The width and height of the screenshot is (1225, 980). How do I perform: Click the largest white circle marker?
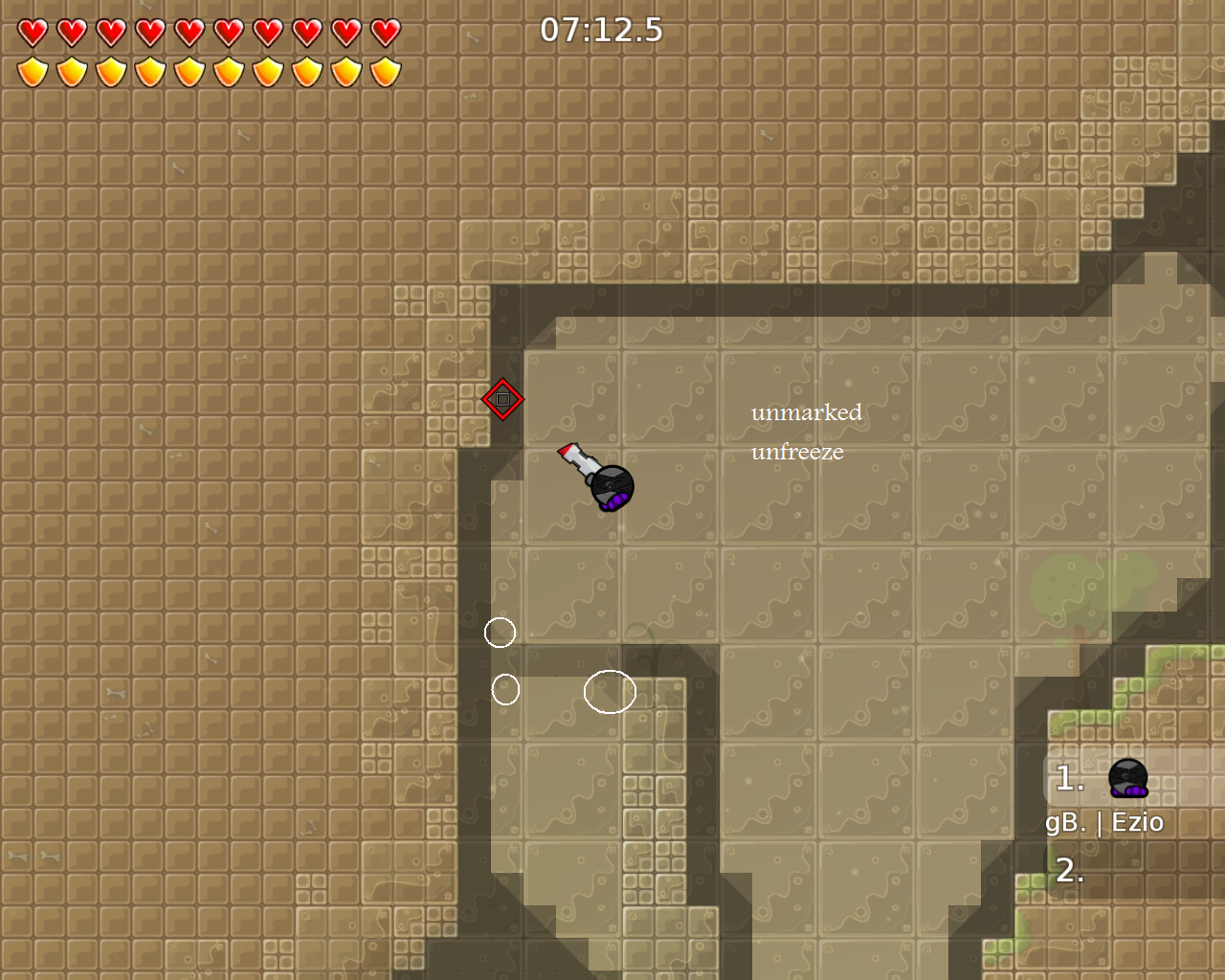[609, 692]
